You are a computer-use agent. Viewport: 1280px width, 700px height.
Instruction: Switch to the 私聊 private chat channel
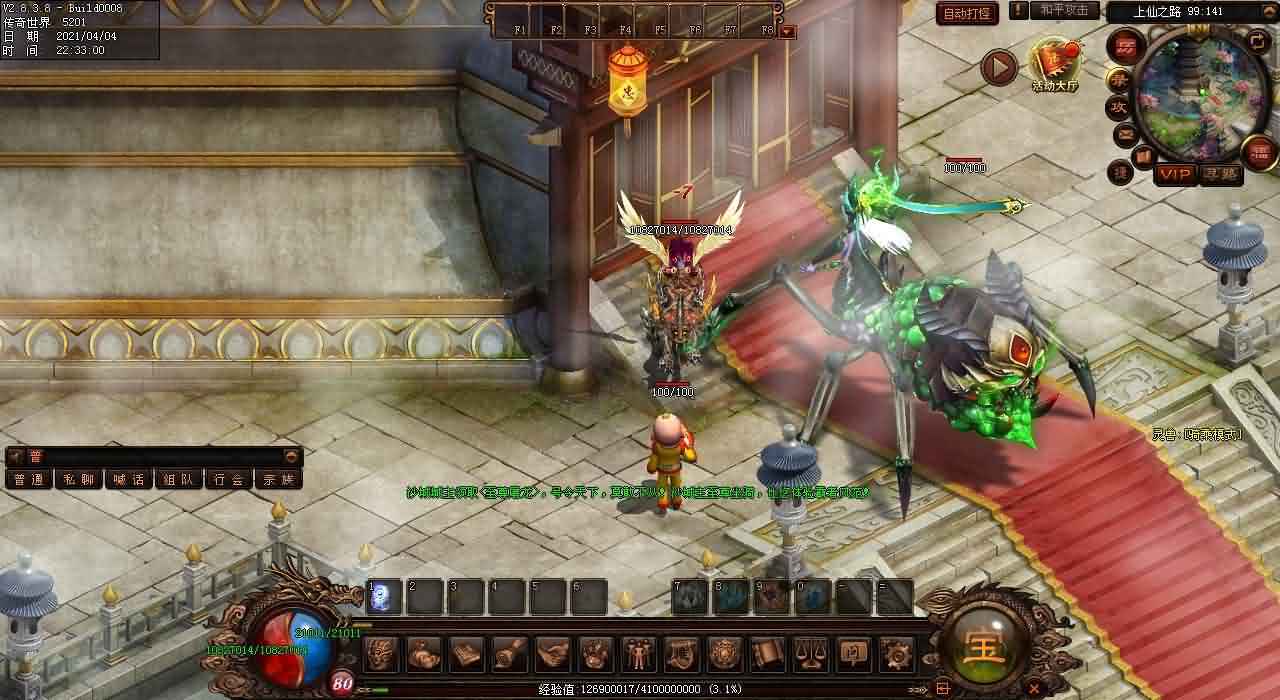tap(78, 479)
